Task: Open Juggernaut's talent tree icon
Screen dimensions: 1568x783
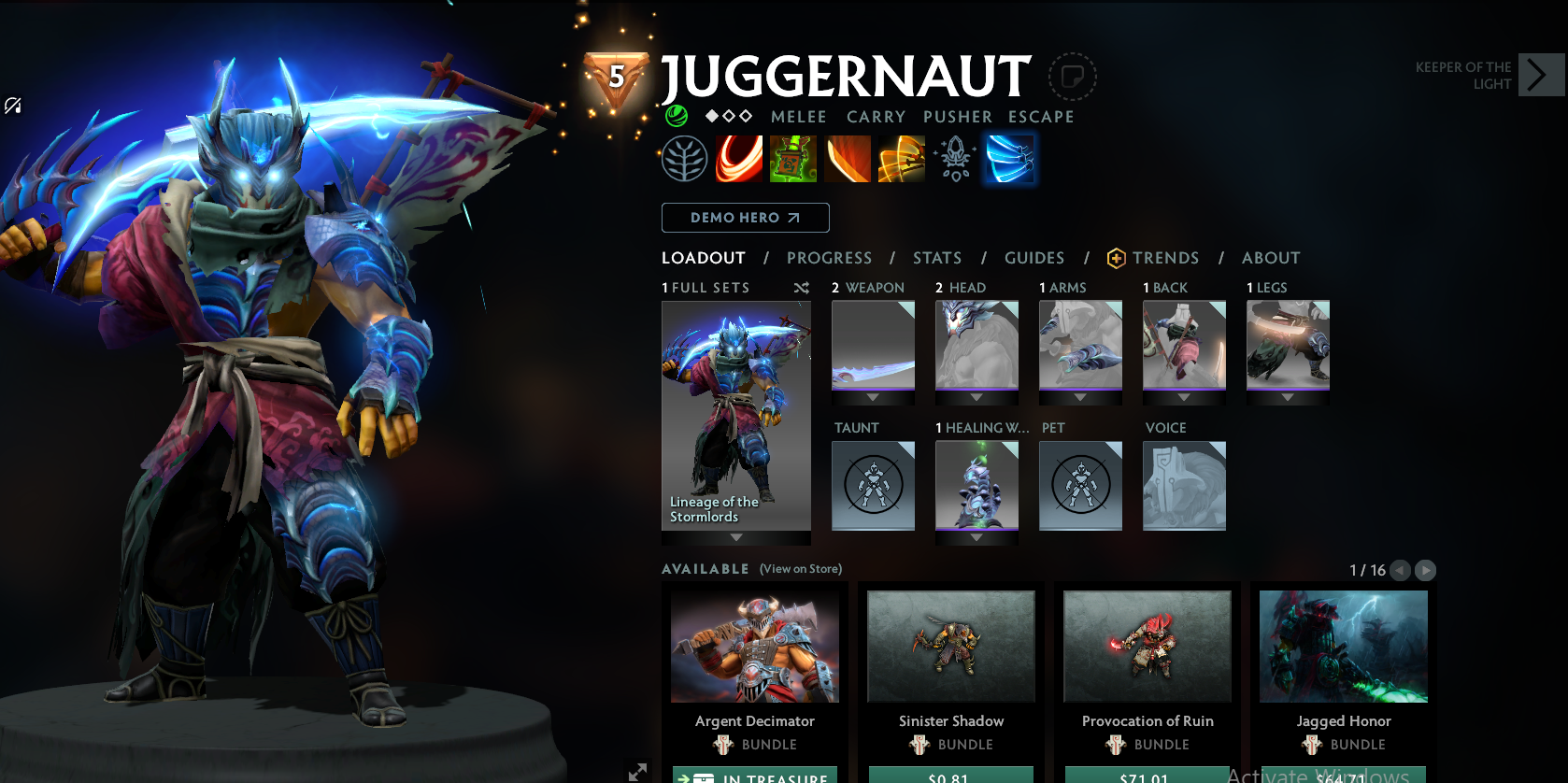Action: [683, 159]
